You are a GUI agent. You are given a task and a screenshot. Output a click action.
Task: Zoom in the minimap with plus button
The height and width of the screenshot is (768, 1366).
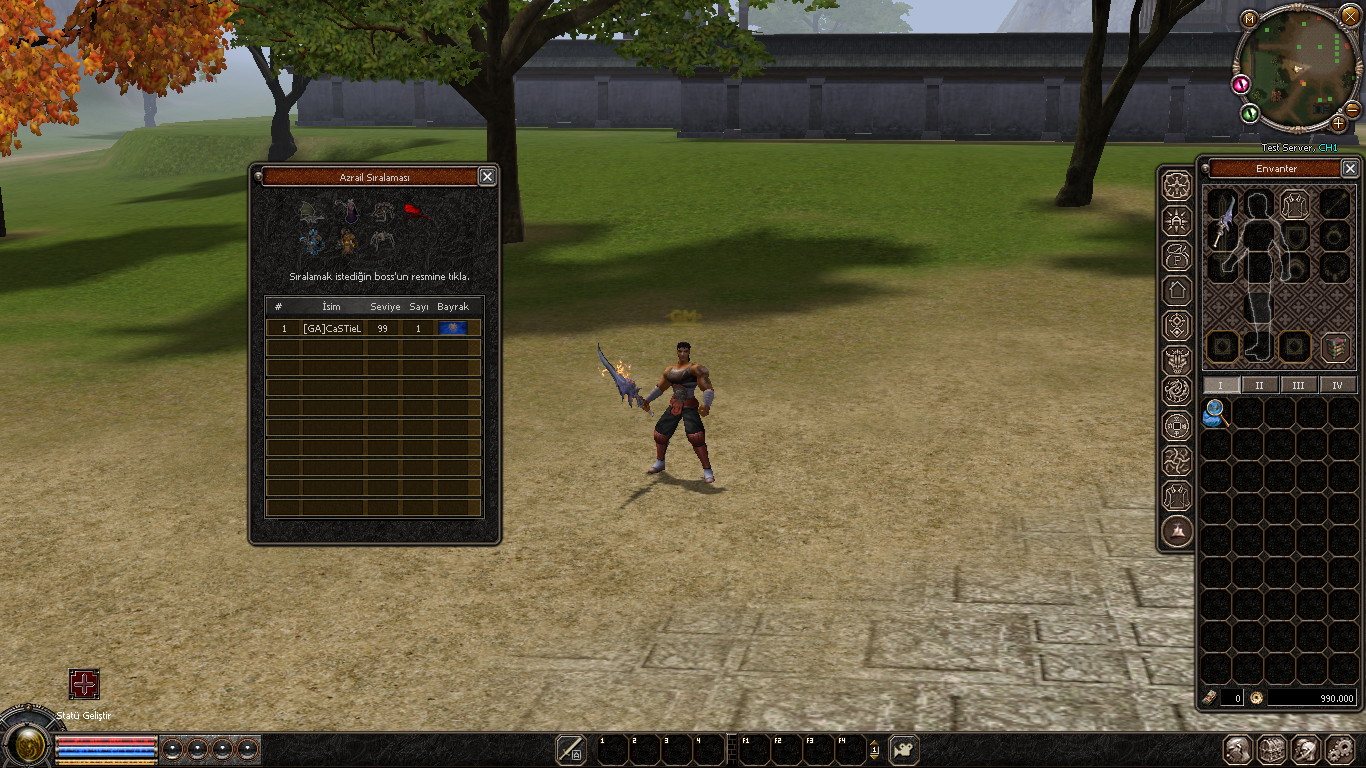[x=1339, y=122]
